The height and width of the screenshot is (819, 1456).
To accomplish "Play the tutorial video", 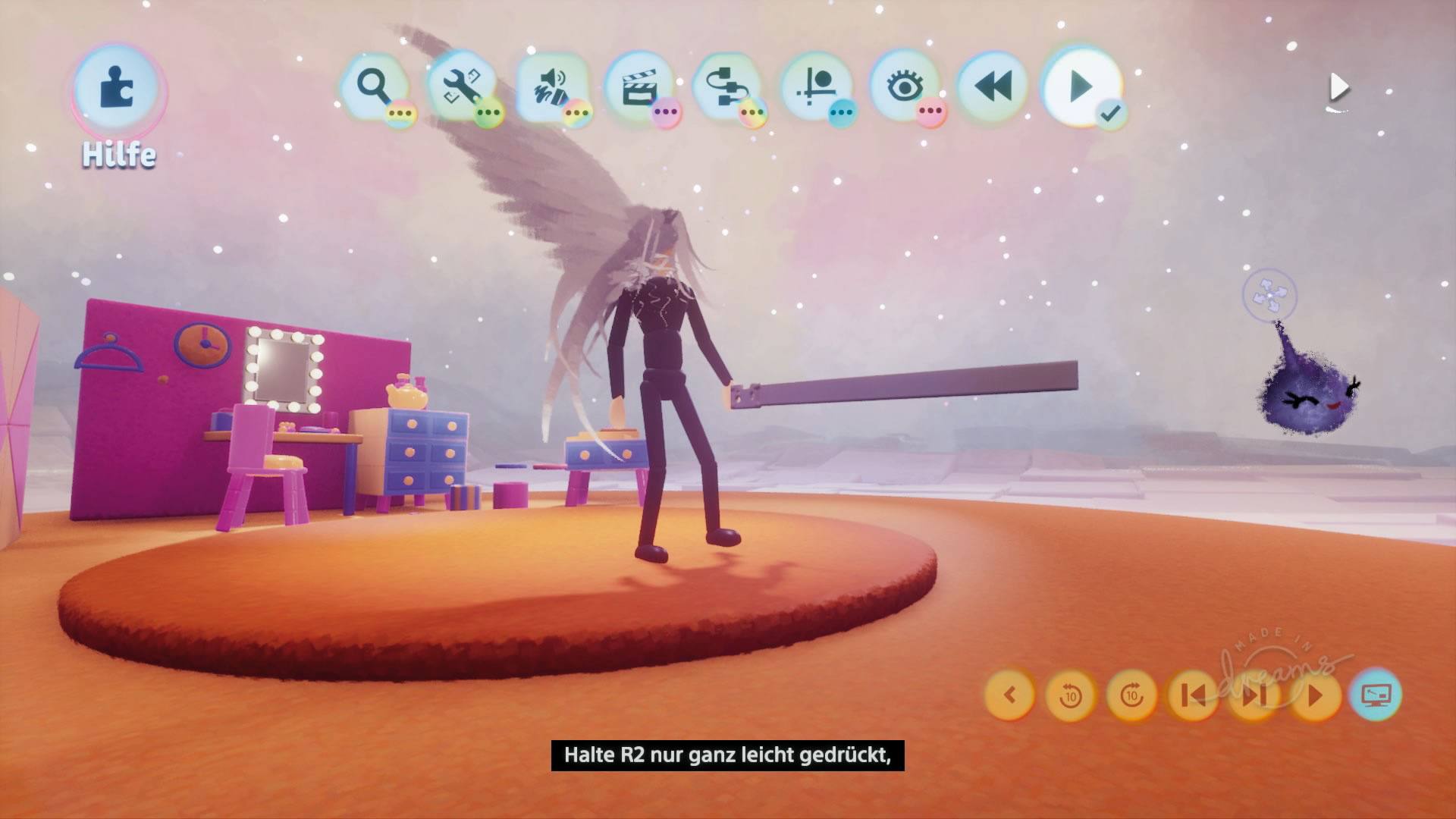I will (1315, 695).
